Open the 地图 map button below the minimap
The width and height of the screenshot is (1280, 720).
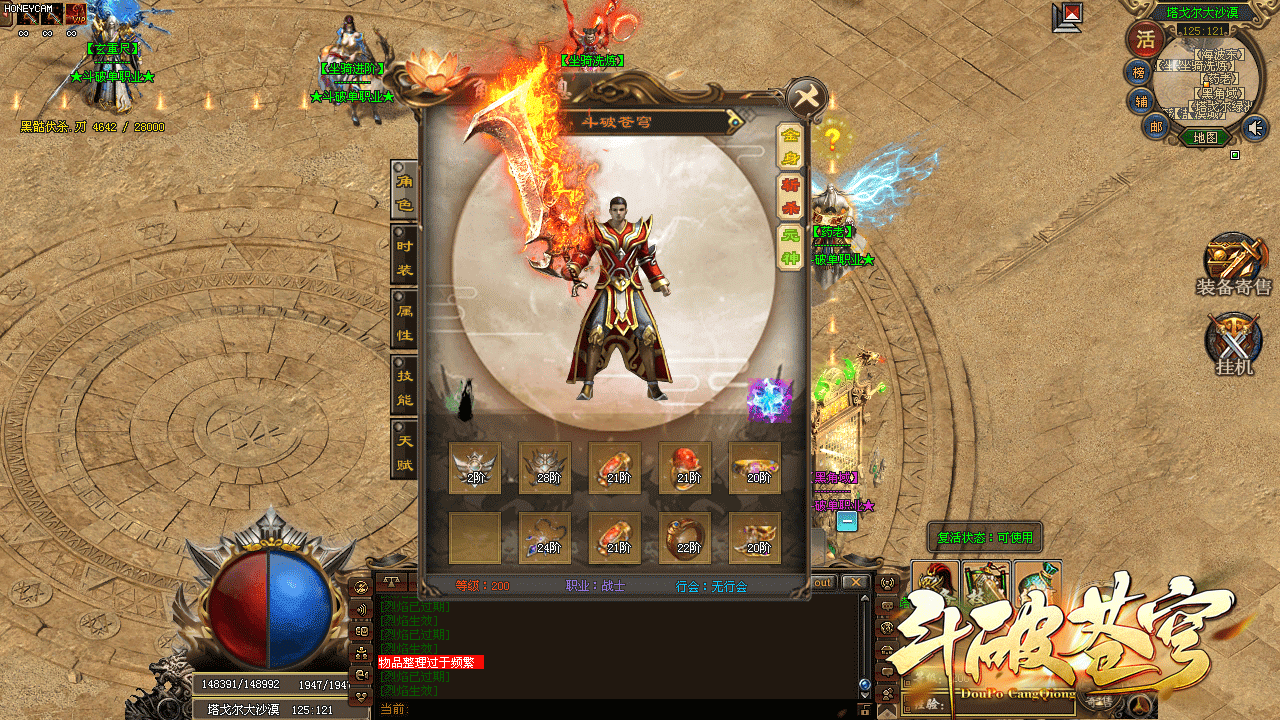tap(1205, 138)
